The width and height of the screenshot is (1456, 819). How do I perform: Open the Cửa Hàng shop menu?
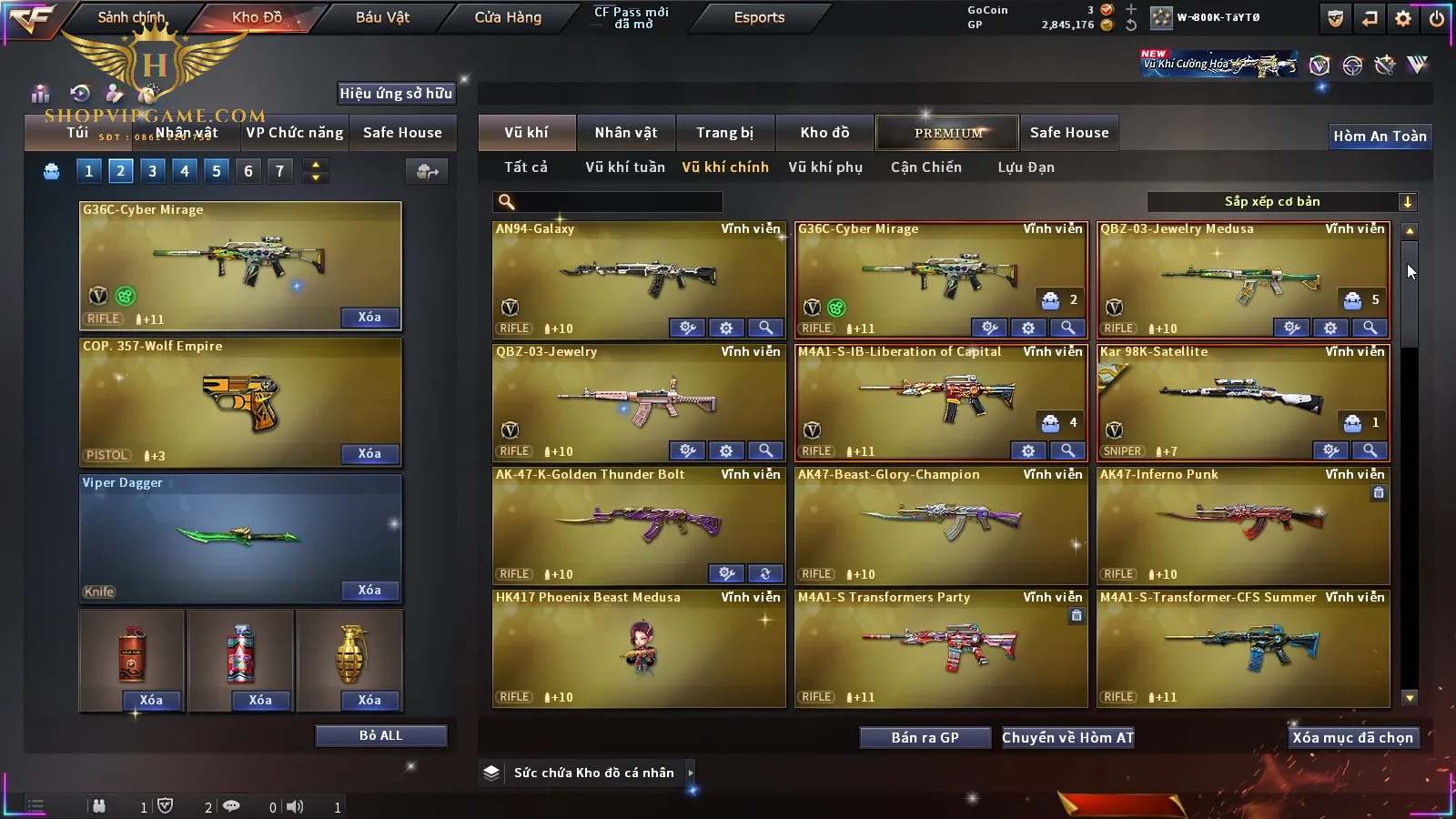click(x=508, y=17)
